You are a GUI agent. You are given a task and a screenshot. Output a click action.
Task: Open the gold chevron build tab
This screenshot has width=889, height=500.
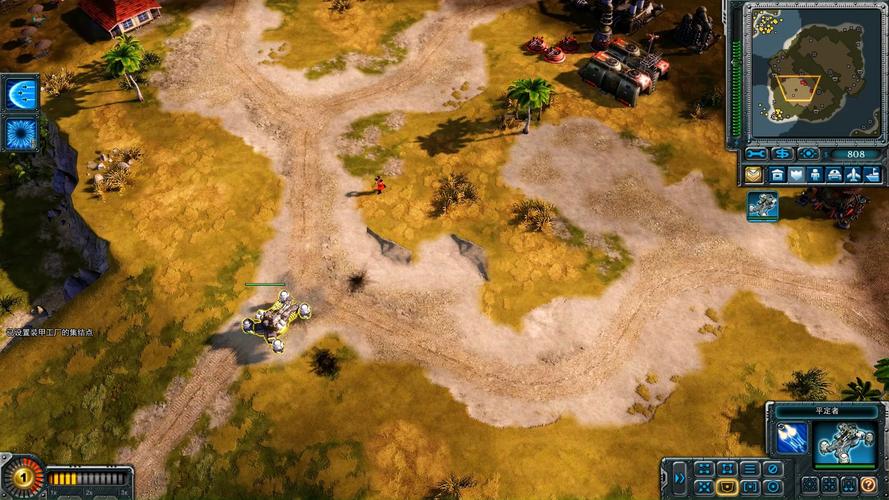[753, 175]
